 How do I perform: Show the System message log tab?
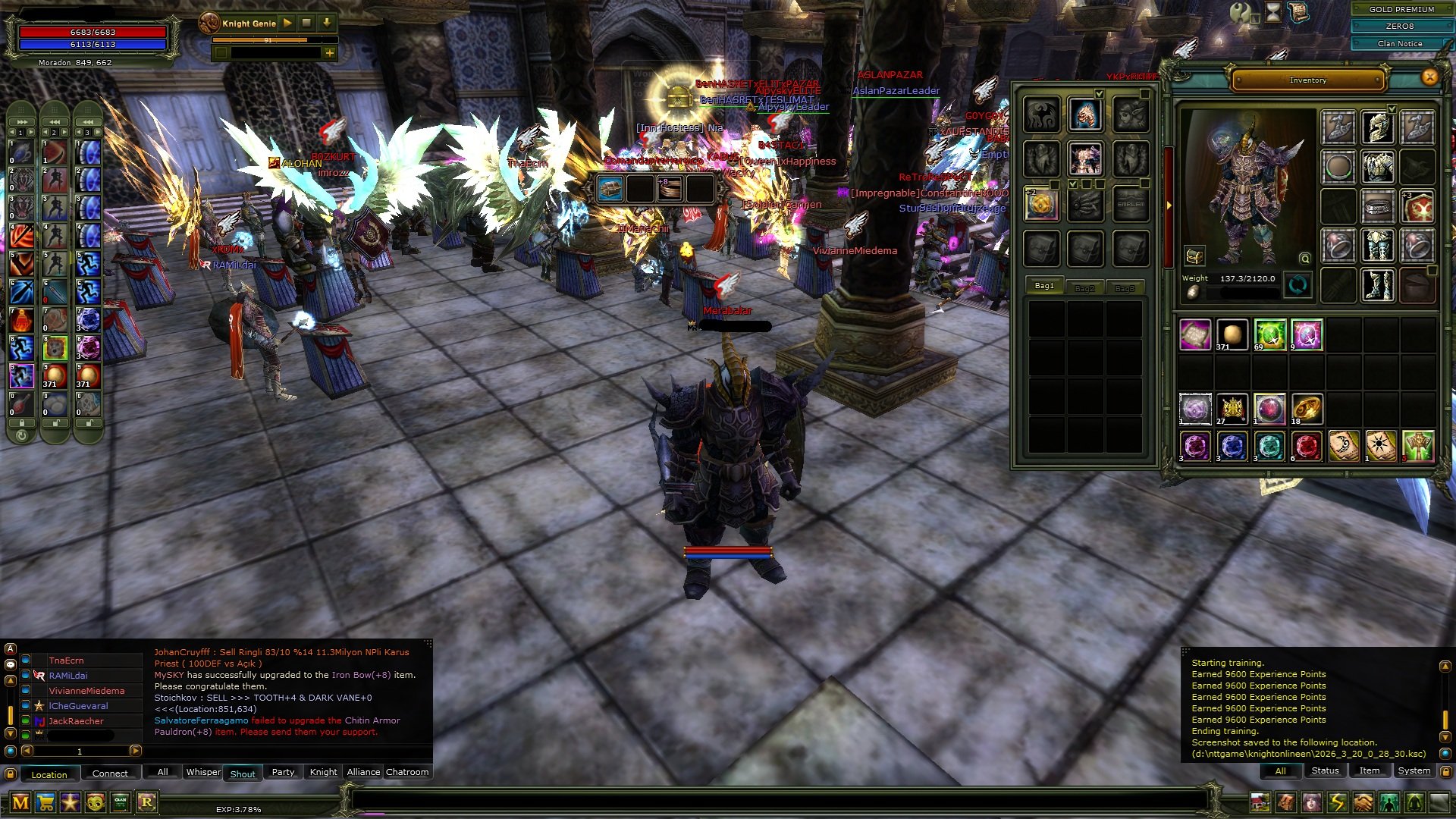(x=1414, y=770)
